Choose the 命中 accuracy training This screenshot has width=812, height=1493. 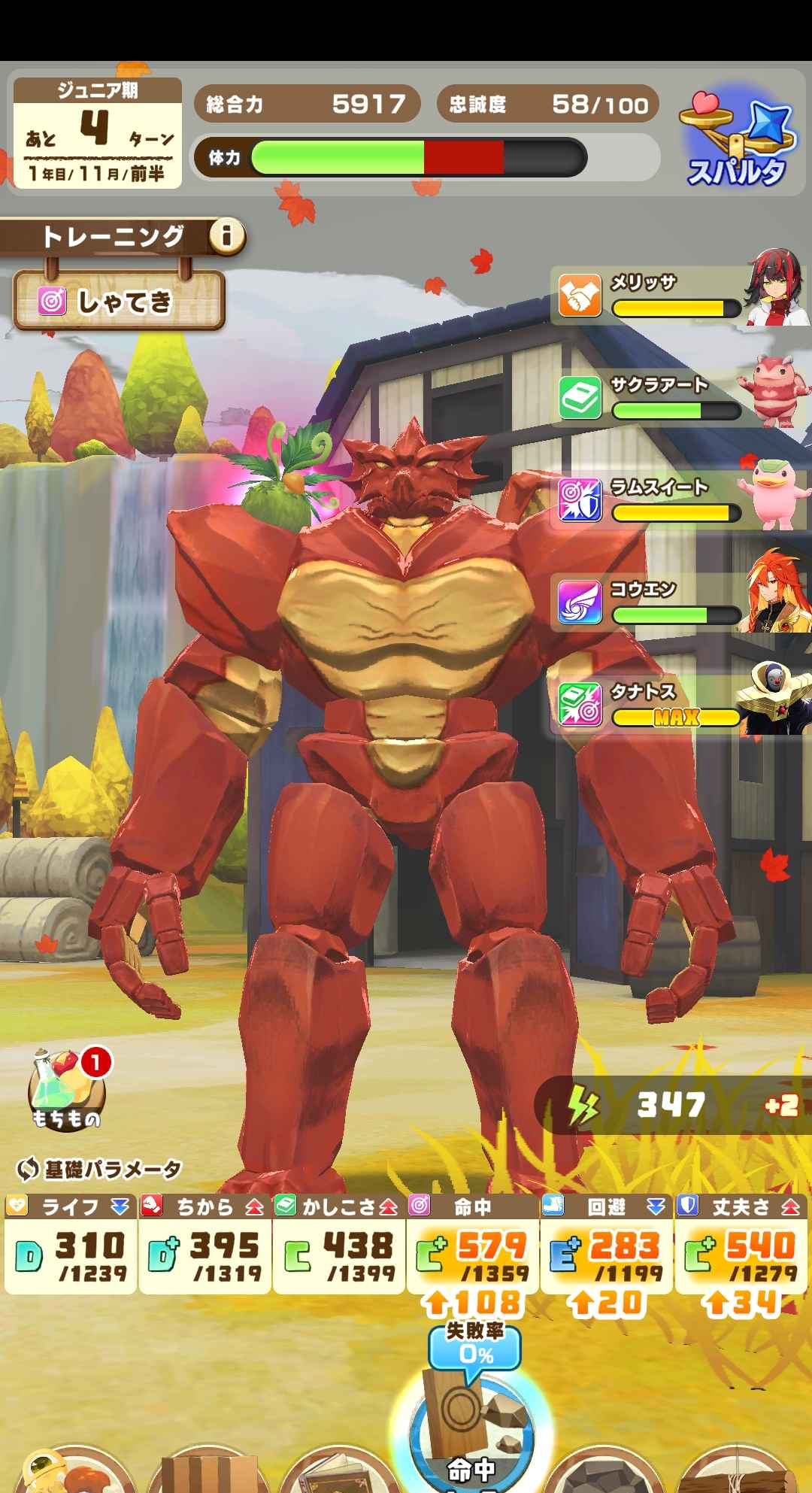point(471,1437)
